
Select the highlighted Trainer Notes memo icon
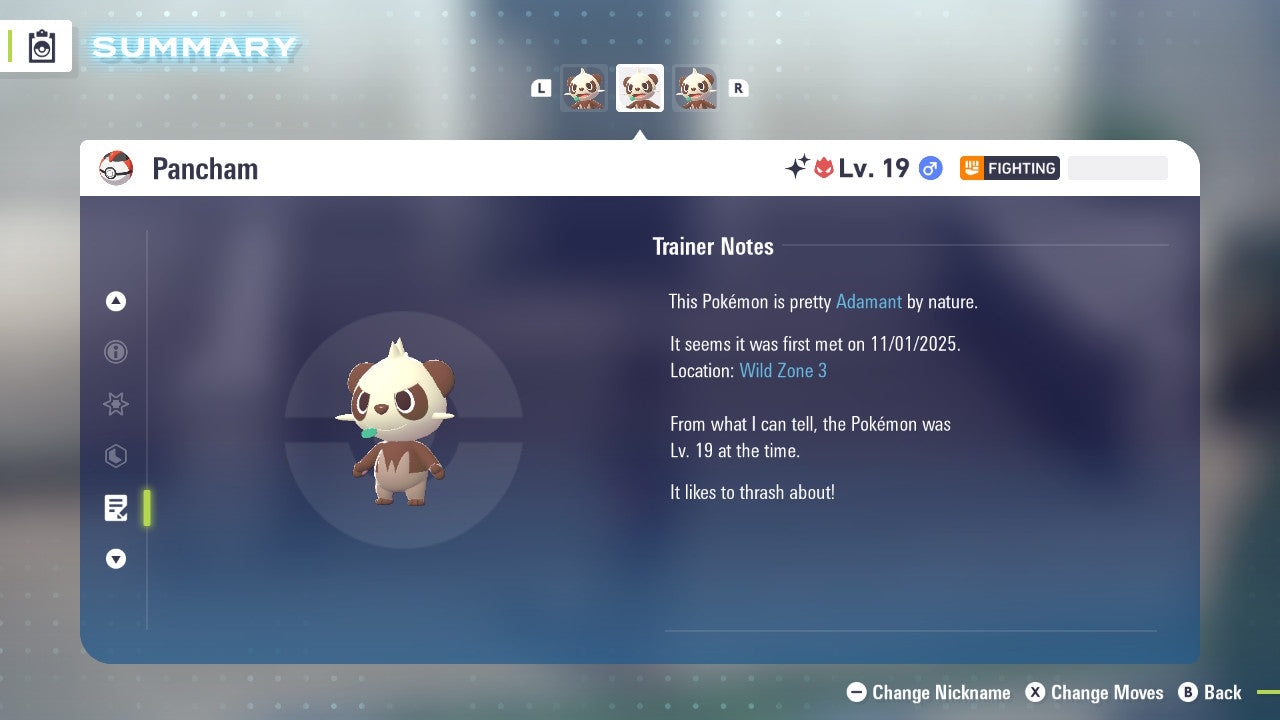click(116, 508)
